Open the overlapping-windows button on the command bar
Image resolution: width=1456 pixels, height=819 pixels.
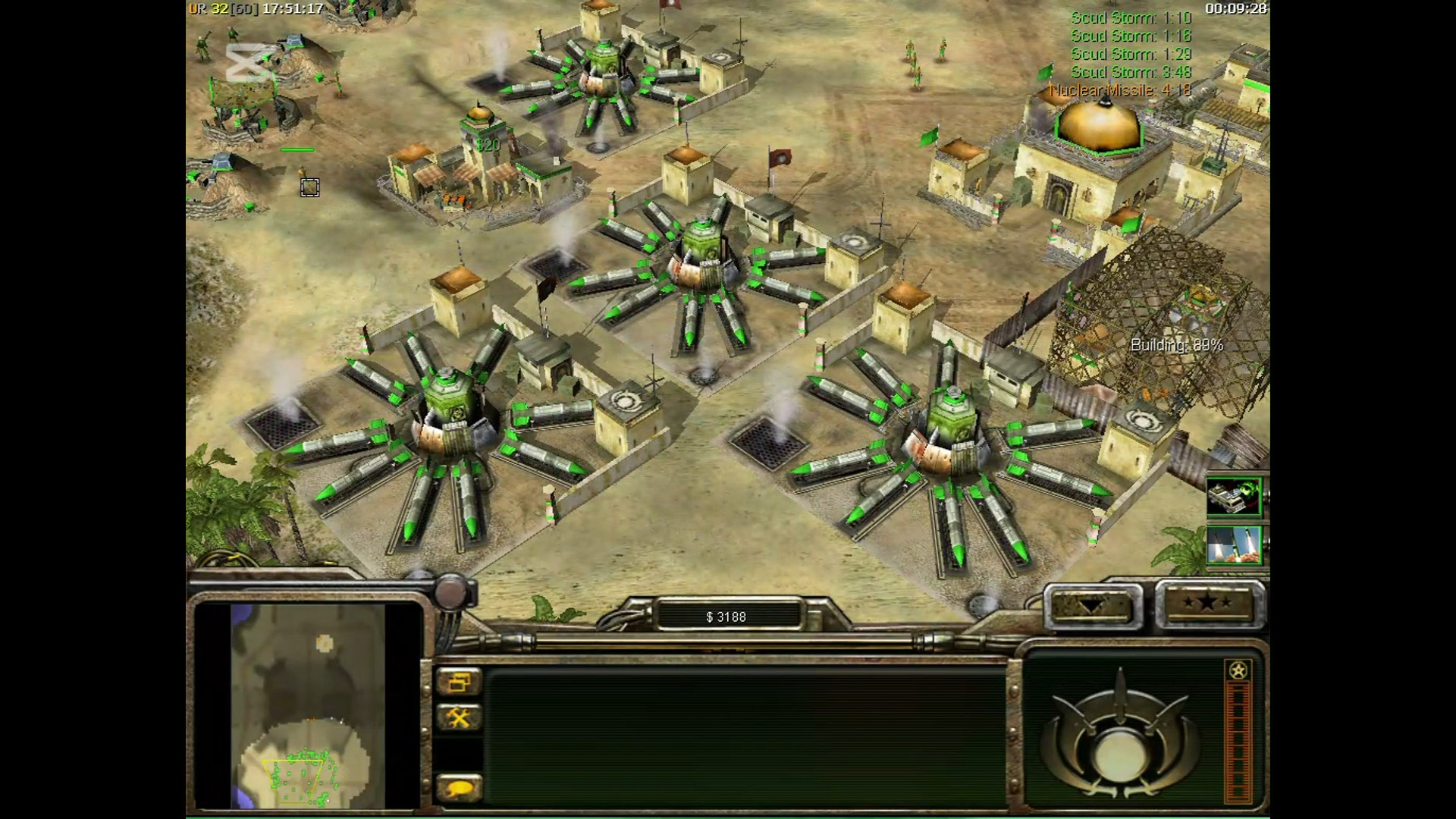click(x=459, y=682)
